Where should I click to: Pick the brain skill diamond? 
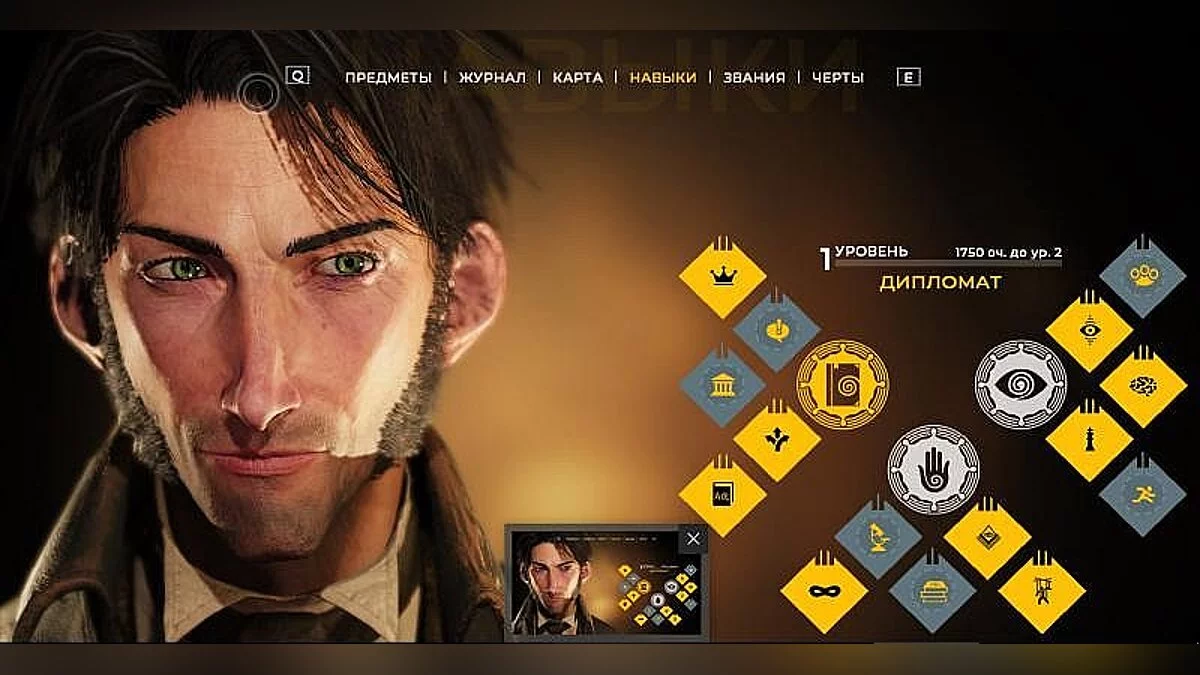(x=1143, y=386)
